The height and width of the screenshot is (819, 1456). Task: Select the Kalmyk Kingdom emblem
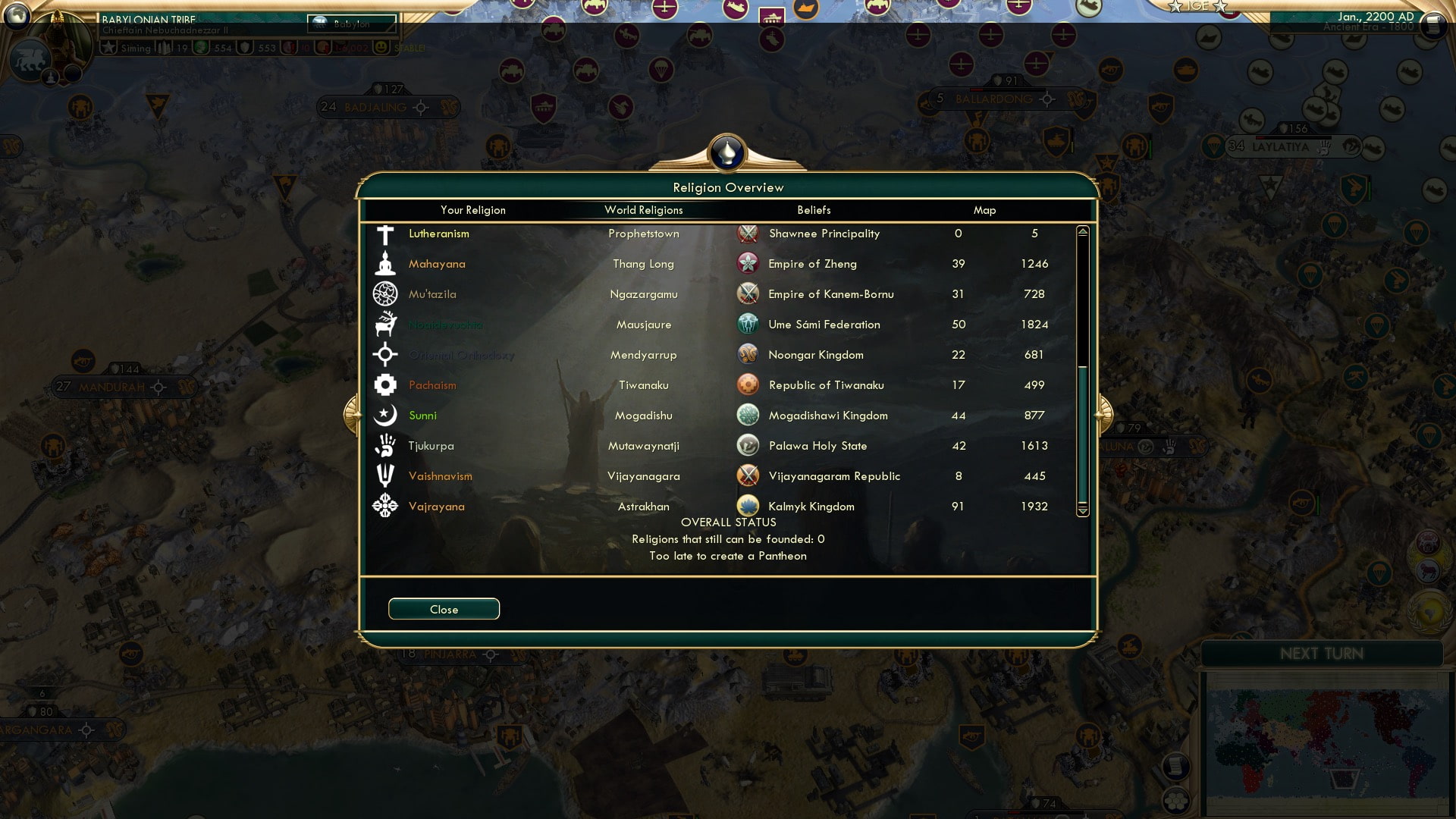pos(748,506)
